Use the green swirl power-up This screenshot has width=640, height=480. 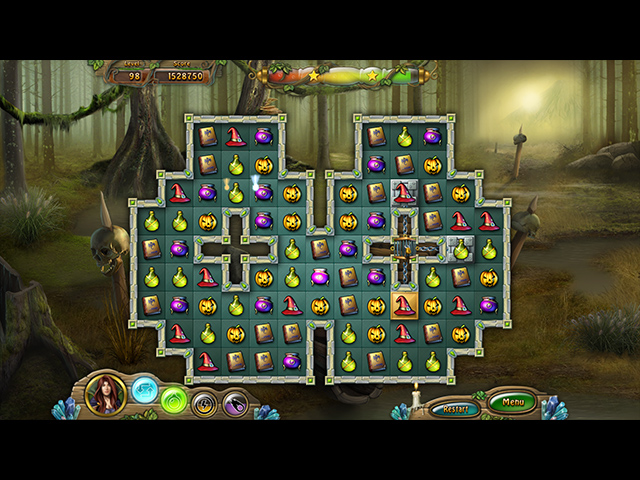[x=174, y=399]
